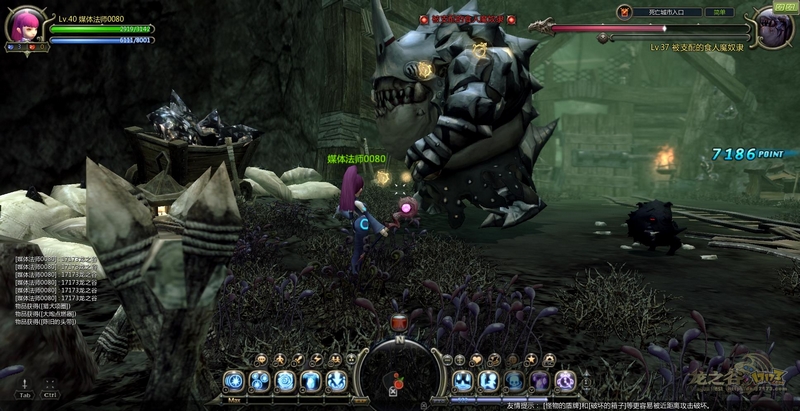Cast the glowing blue silhouette skill

point(489,381)
